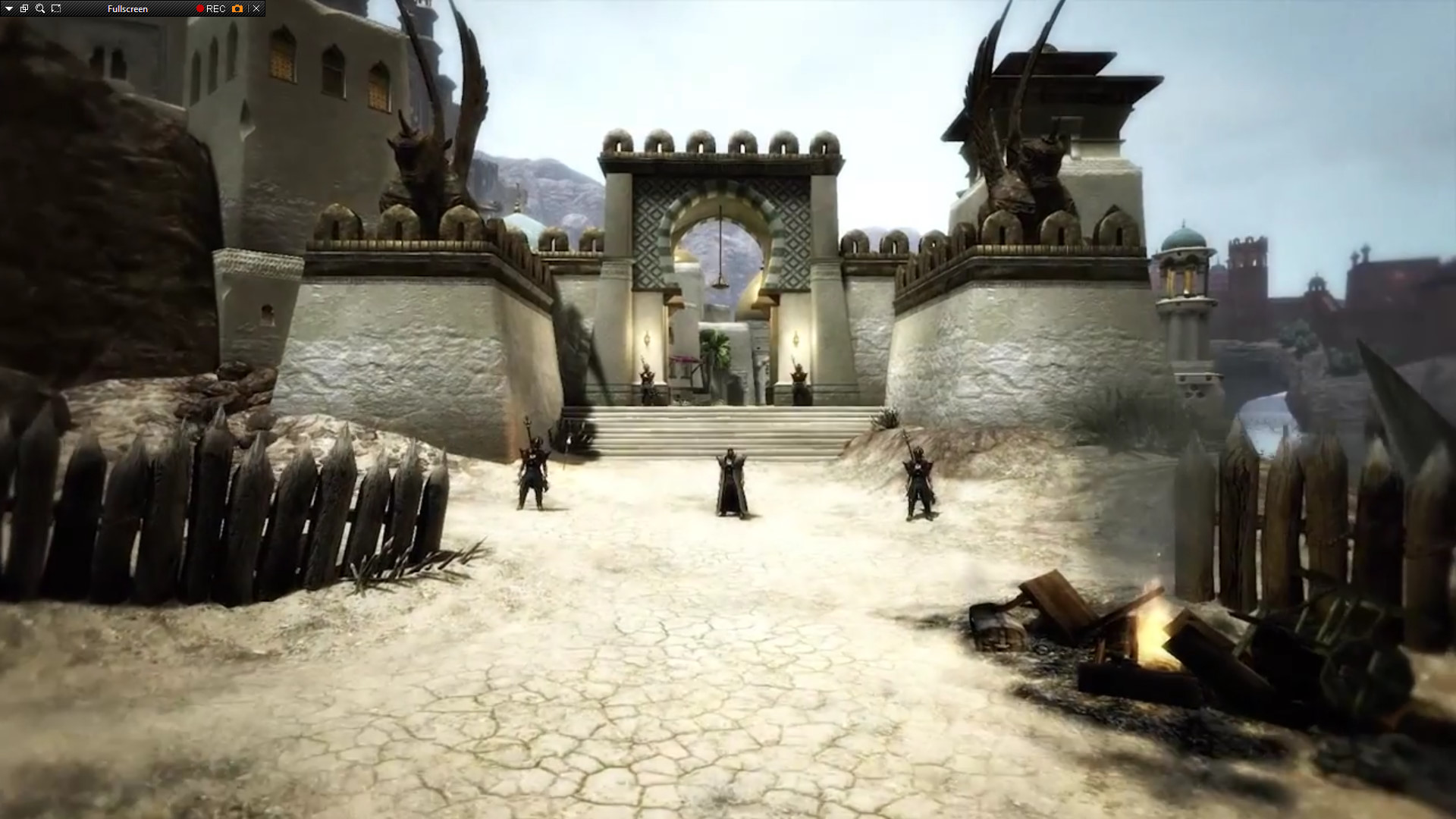Expand the overlay options dropdown arrow
The width and height of the screenshot is (1456, 819).
(8, 9)
